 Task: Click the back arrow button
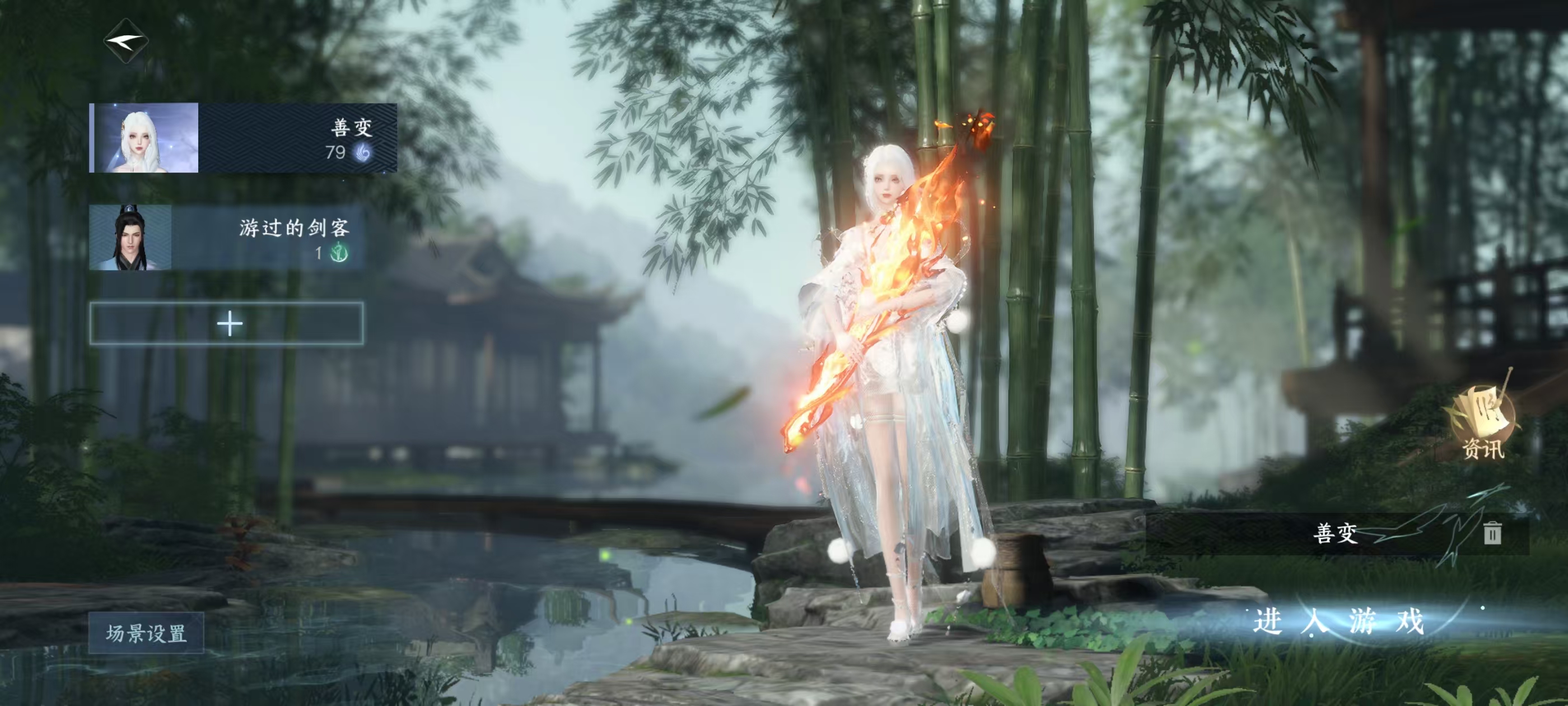126,41
